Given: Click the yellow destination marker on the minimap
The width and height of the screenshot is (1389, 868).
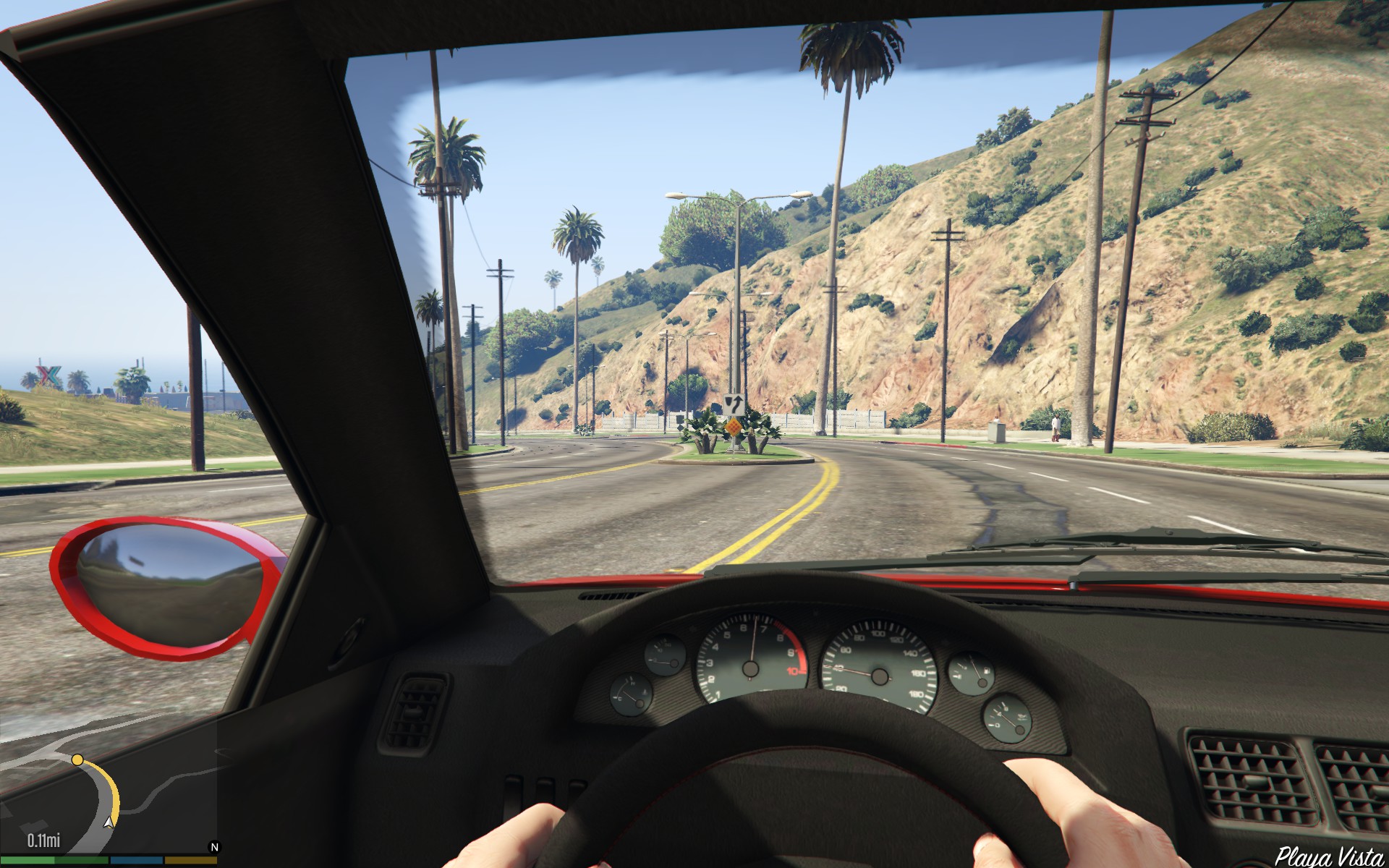Looking at the screenshot, I should point(77,759).
